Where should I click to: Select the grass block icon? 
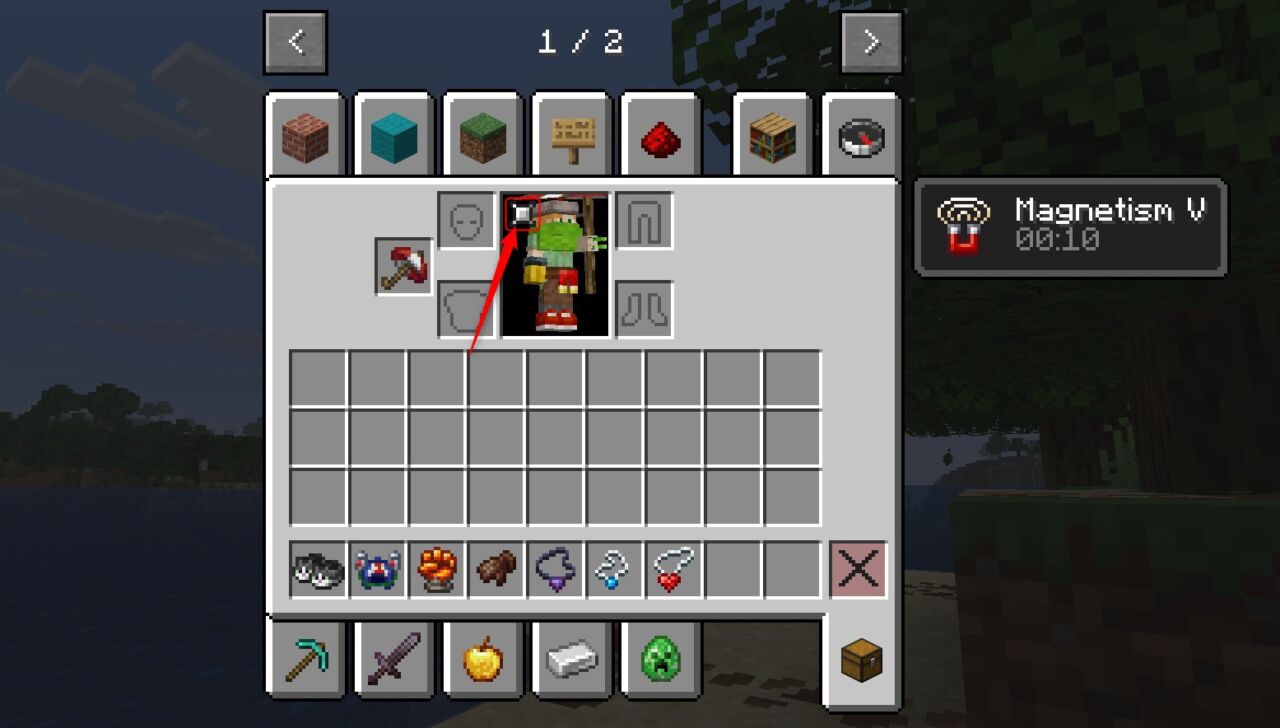click(x=482, y=137)
